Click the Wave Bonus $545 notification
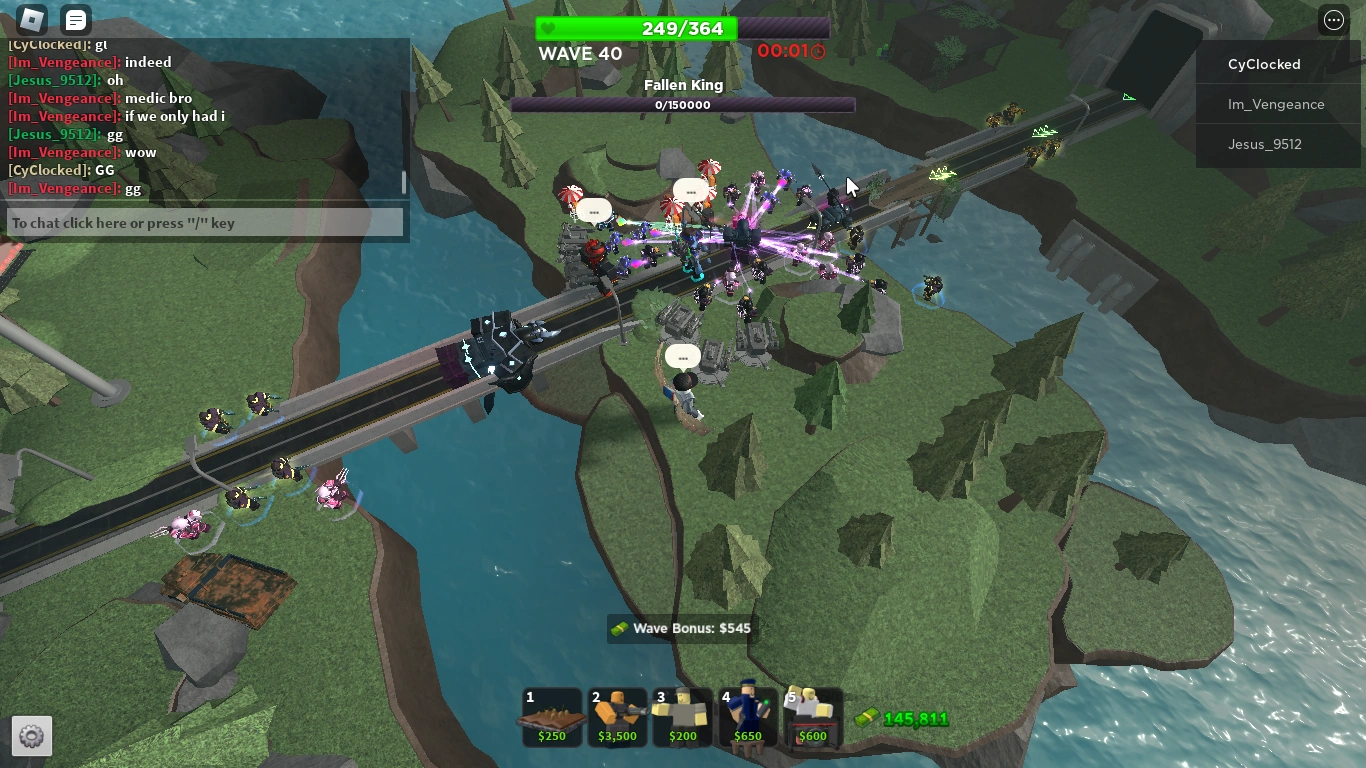Viewport: 1366px width, 768px height. (x=683, y=628)
